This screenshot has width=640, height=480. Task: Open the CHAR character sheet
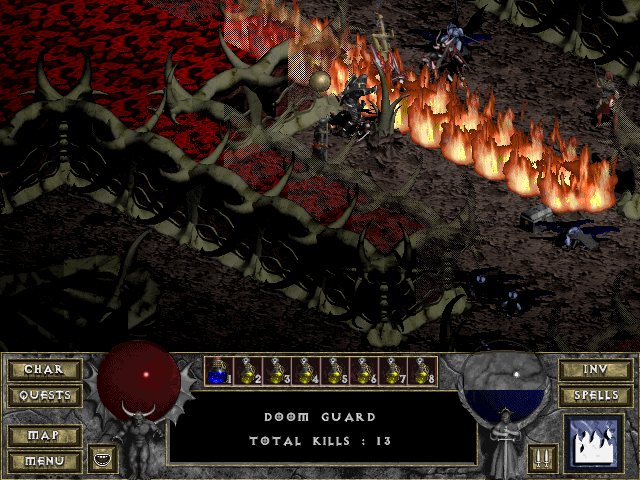[44, 369]
